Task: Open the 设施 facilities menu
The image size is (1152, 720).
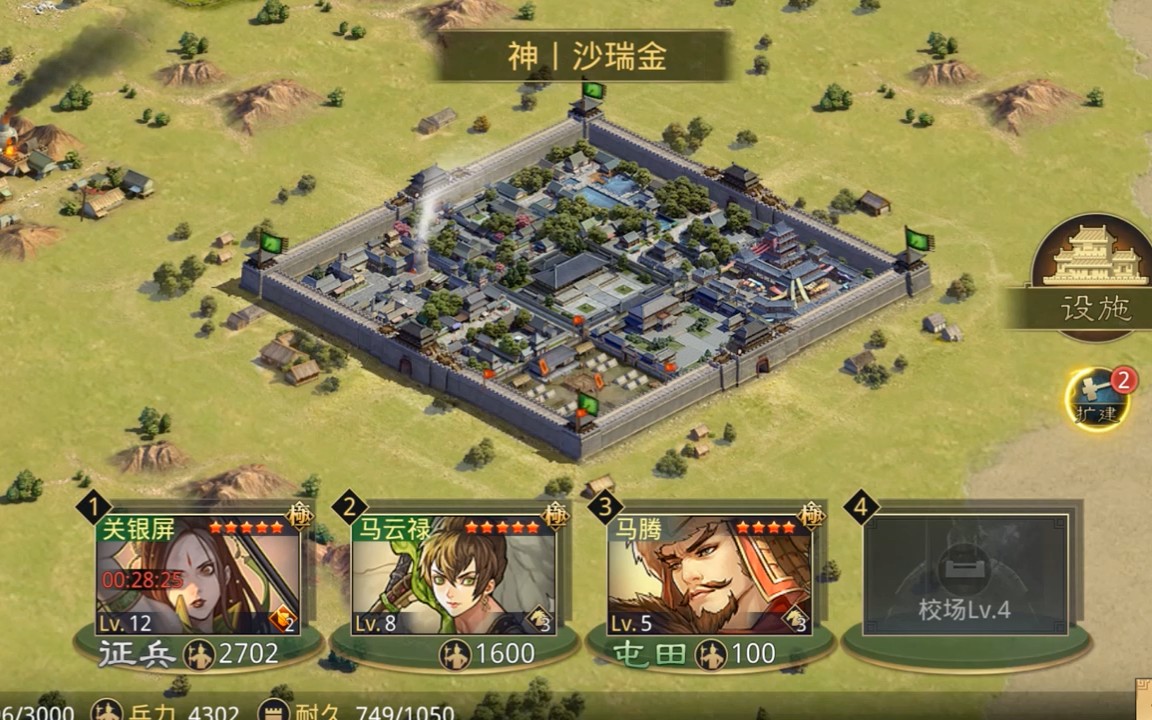Action: click(x=1092, y=277)
